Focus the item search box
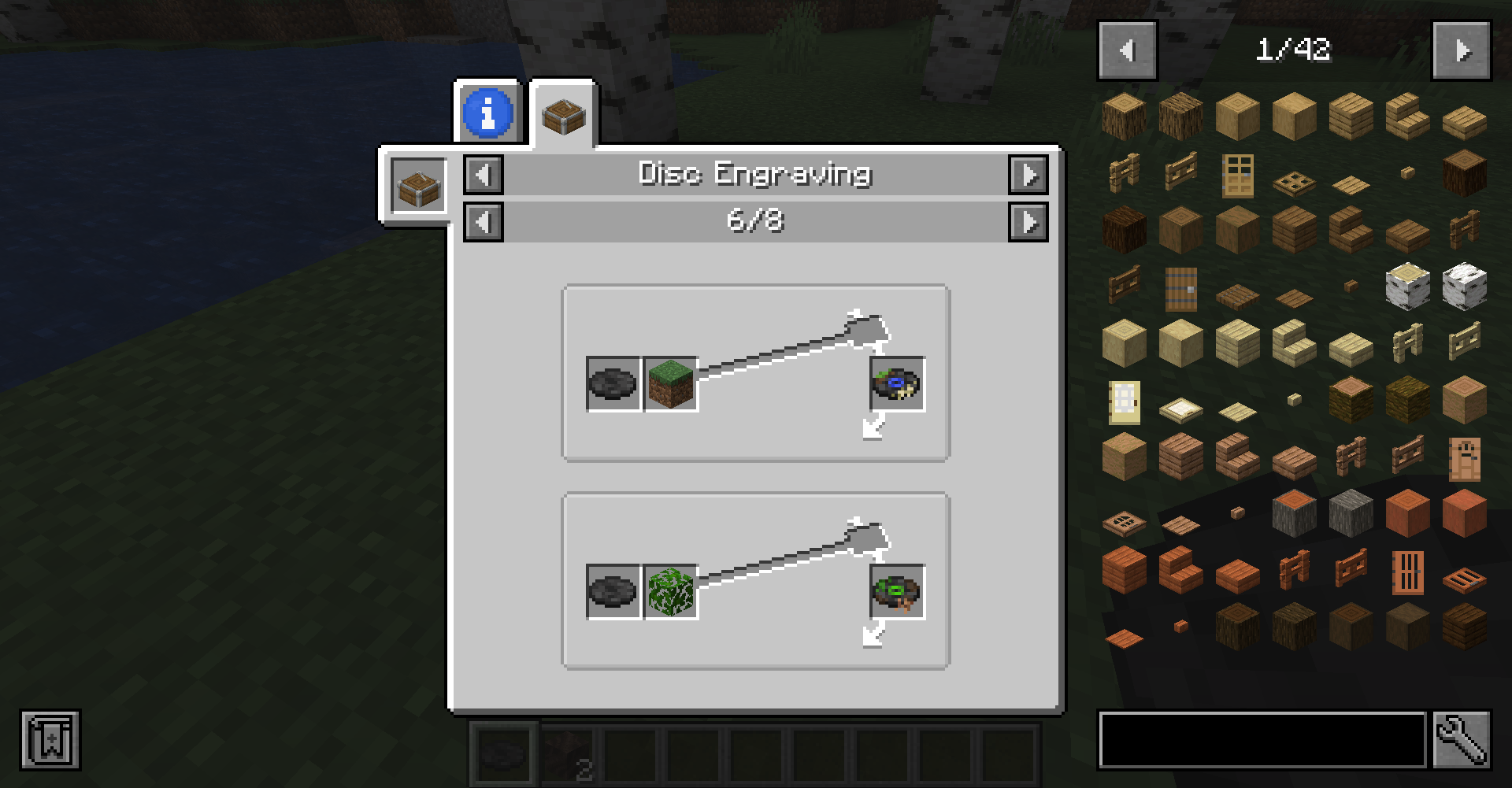 tap(1262, 740)
